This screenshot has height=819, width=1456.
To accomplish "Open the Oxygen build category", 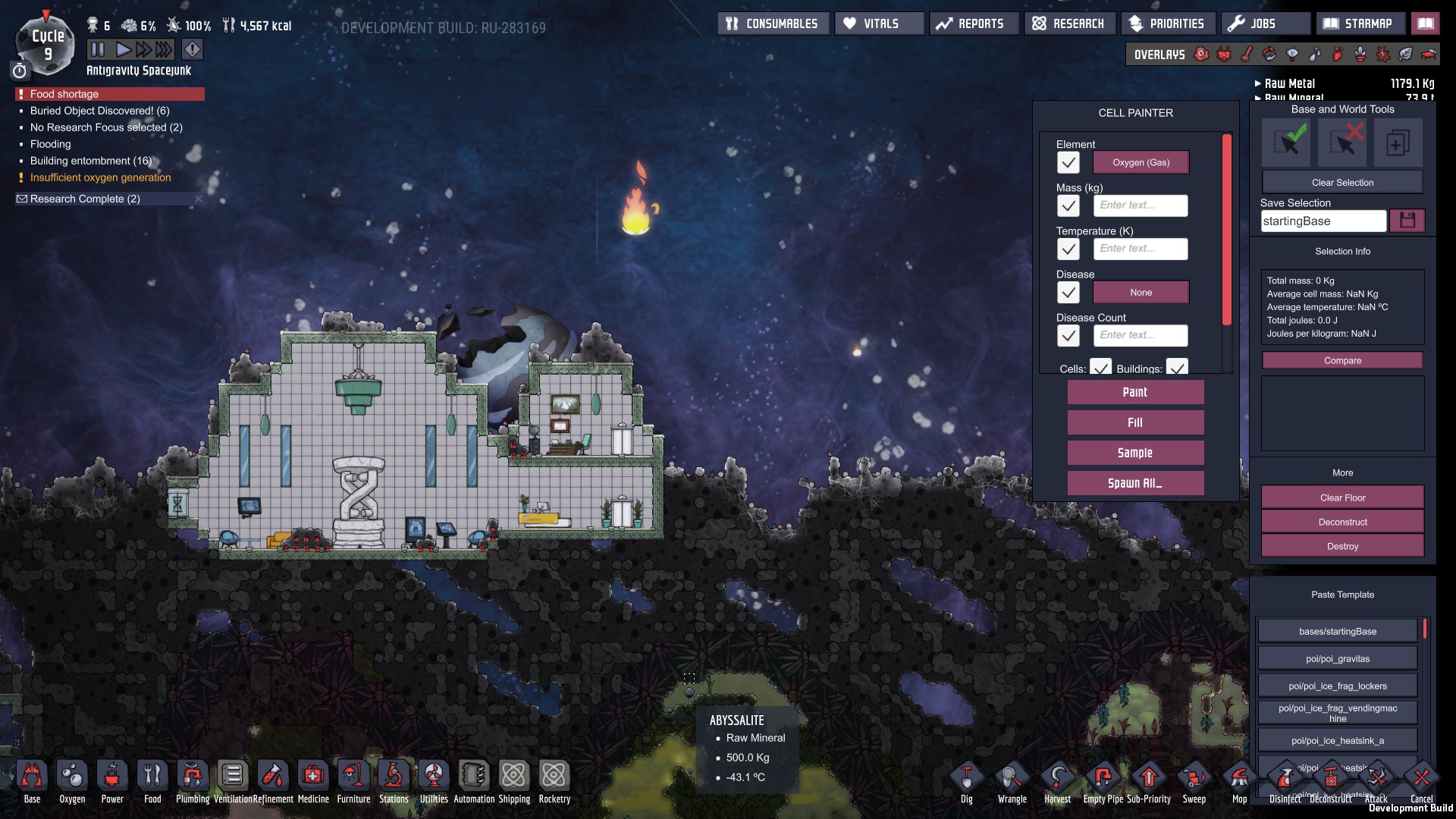I will [x=72, y=781].
